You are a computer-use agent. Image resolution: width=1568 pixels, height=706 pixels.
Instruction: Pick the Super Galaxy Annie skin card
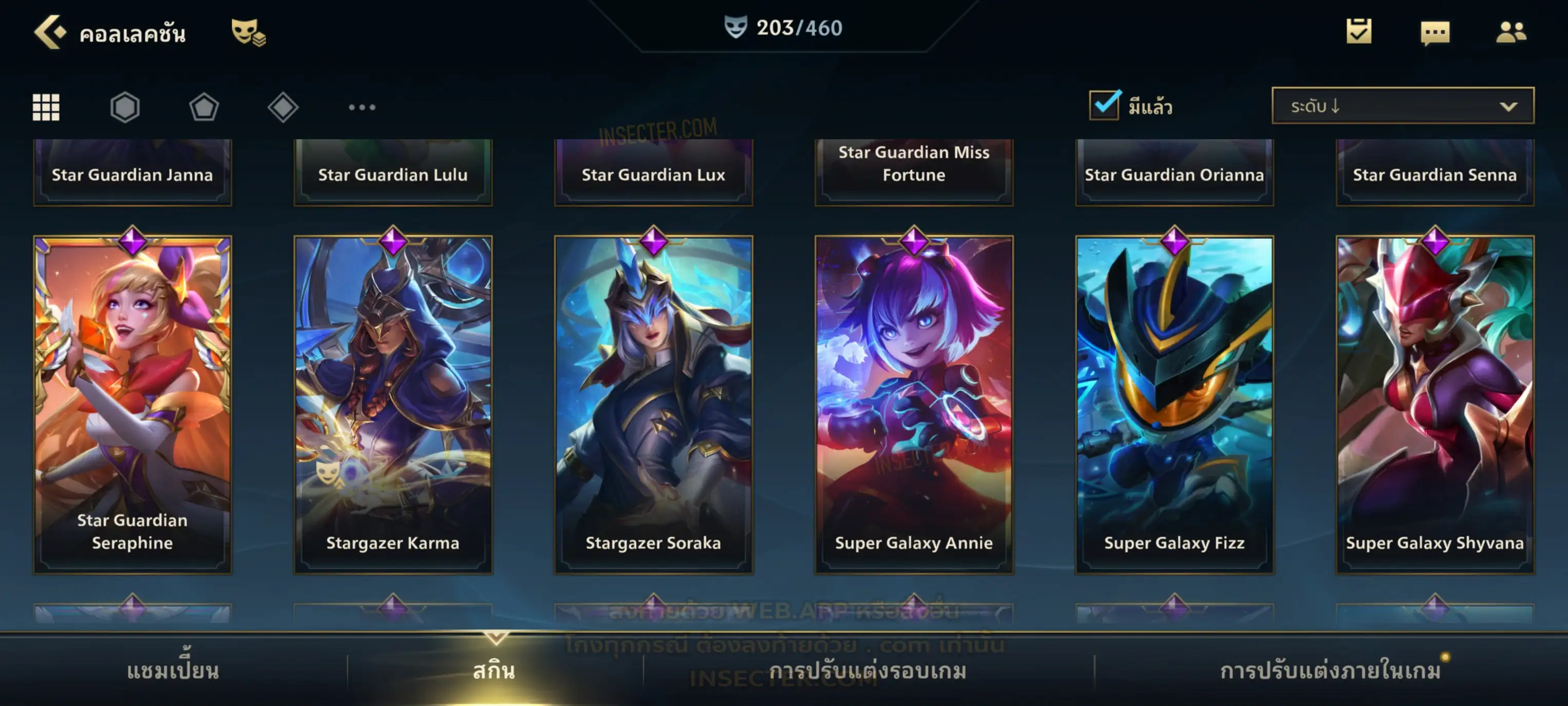914,405
